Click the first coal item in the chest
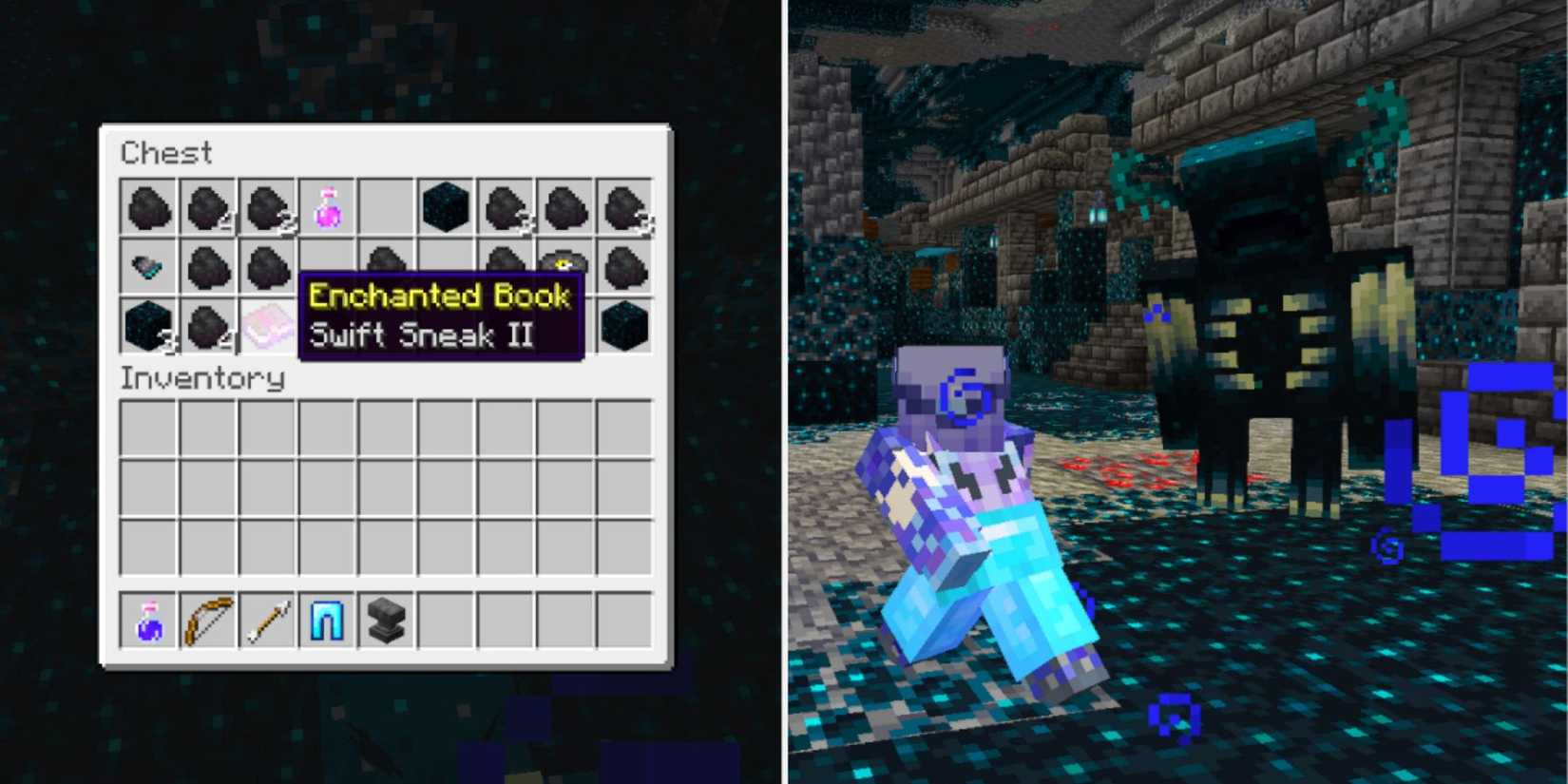Viewport: 1568px width, 784px height. pos(147,209)
